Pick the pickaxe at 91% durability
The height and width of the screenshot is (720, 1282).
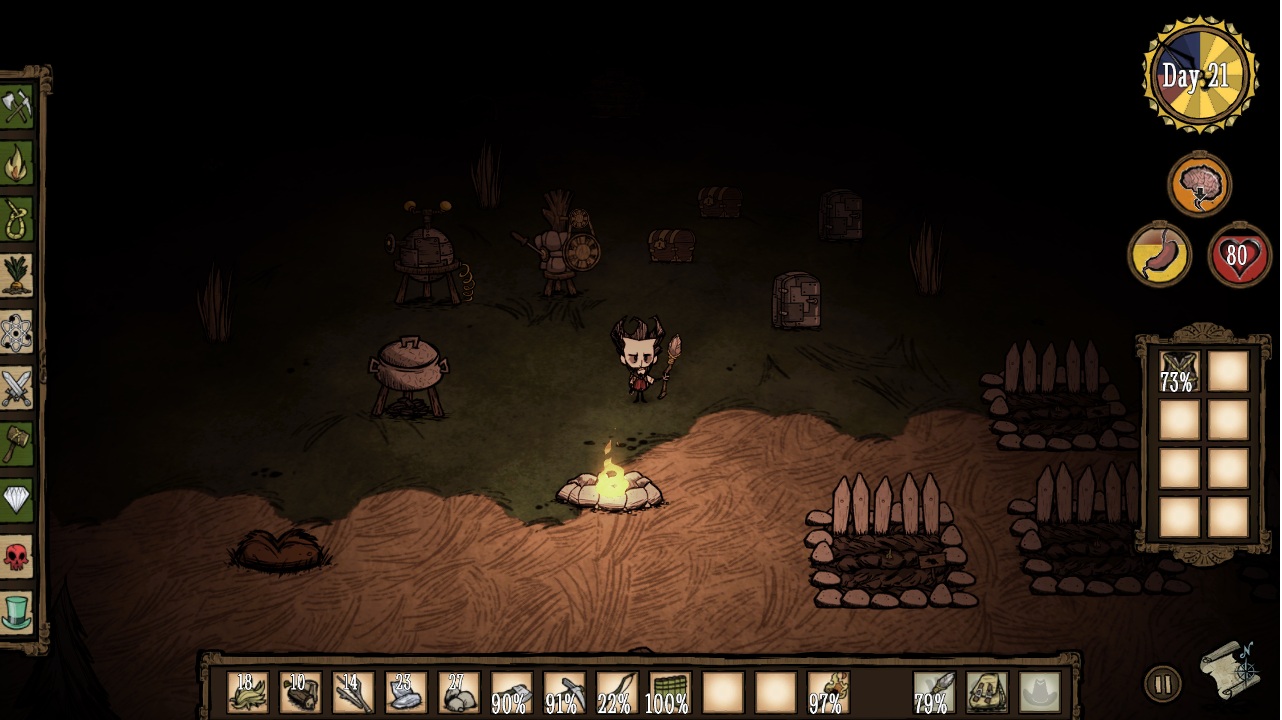[x=563, y=692]
